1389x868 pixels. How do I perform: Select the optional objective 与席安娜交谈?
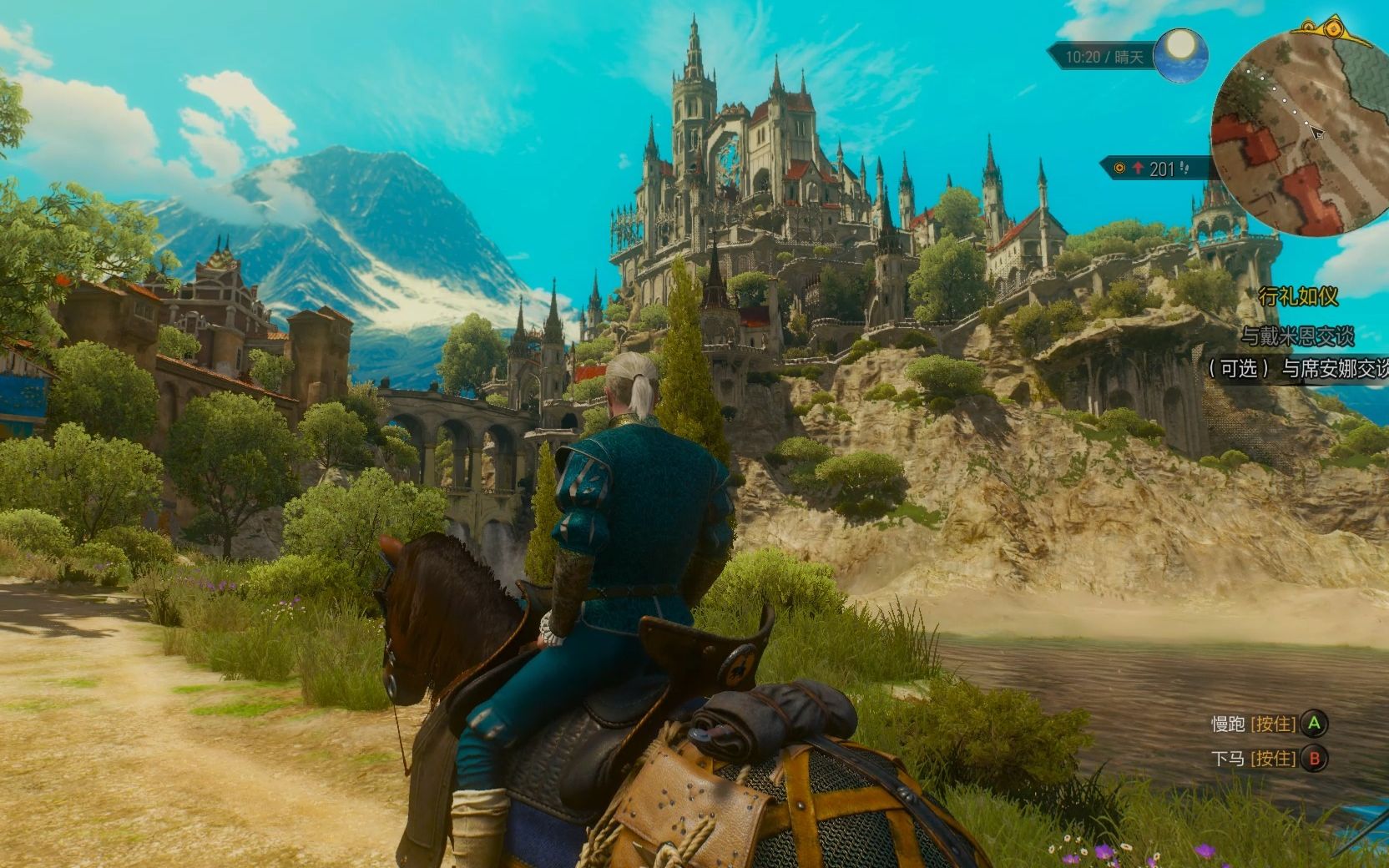1298,369
